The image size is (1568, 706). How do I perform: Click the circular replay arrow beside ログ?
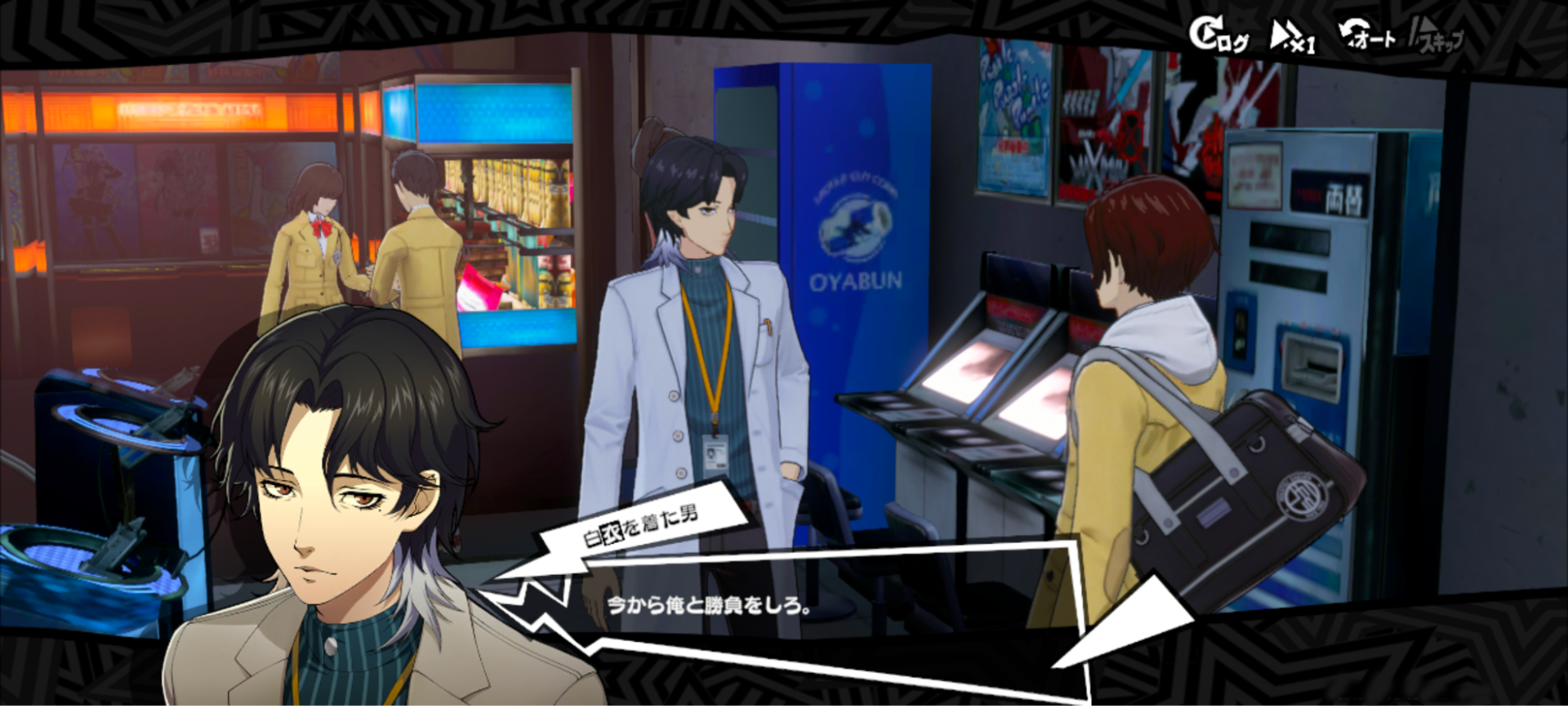1206,30
